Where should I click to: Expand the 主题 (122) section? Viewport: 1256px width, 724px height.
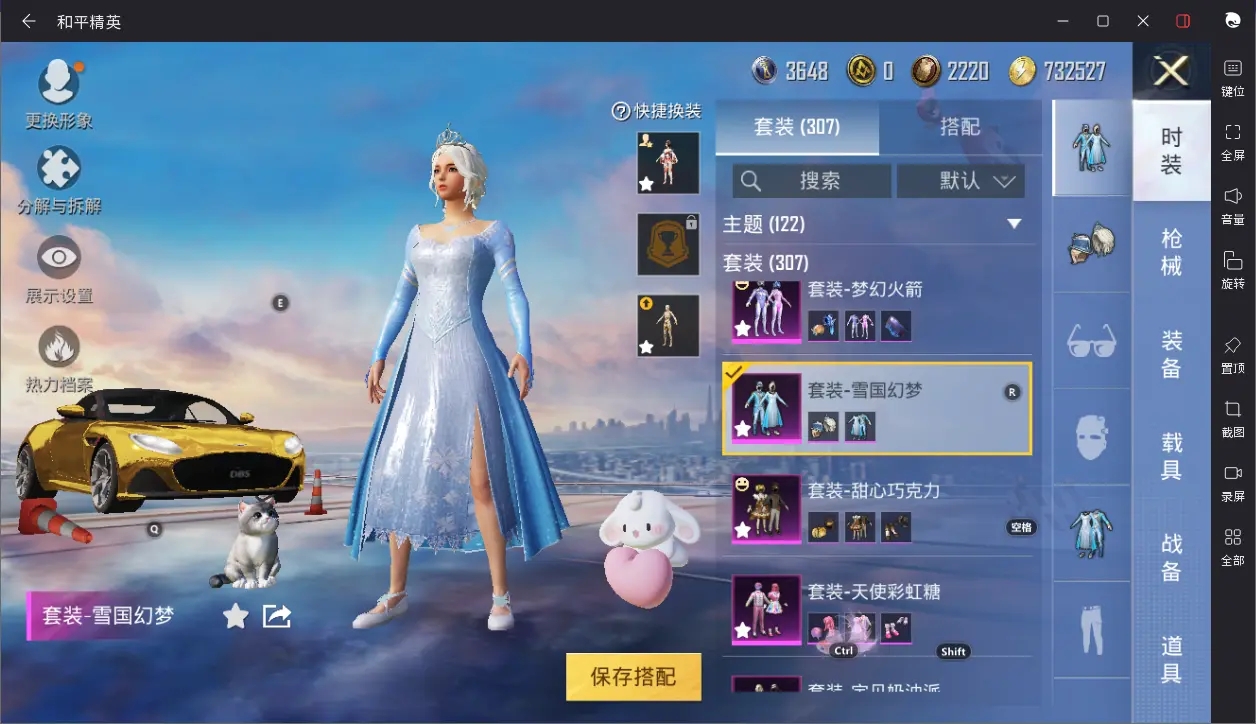pos(1013,224)
